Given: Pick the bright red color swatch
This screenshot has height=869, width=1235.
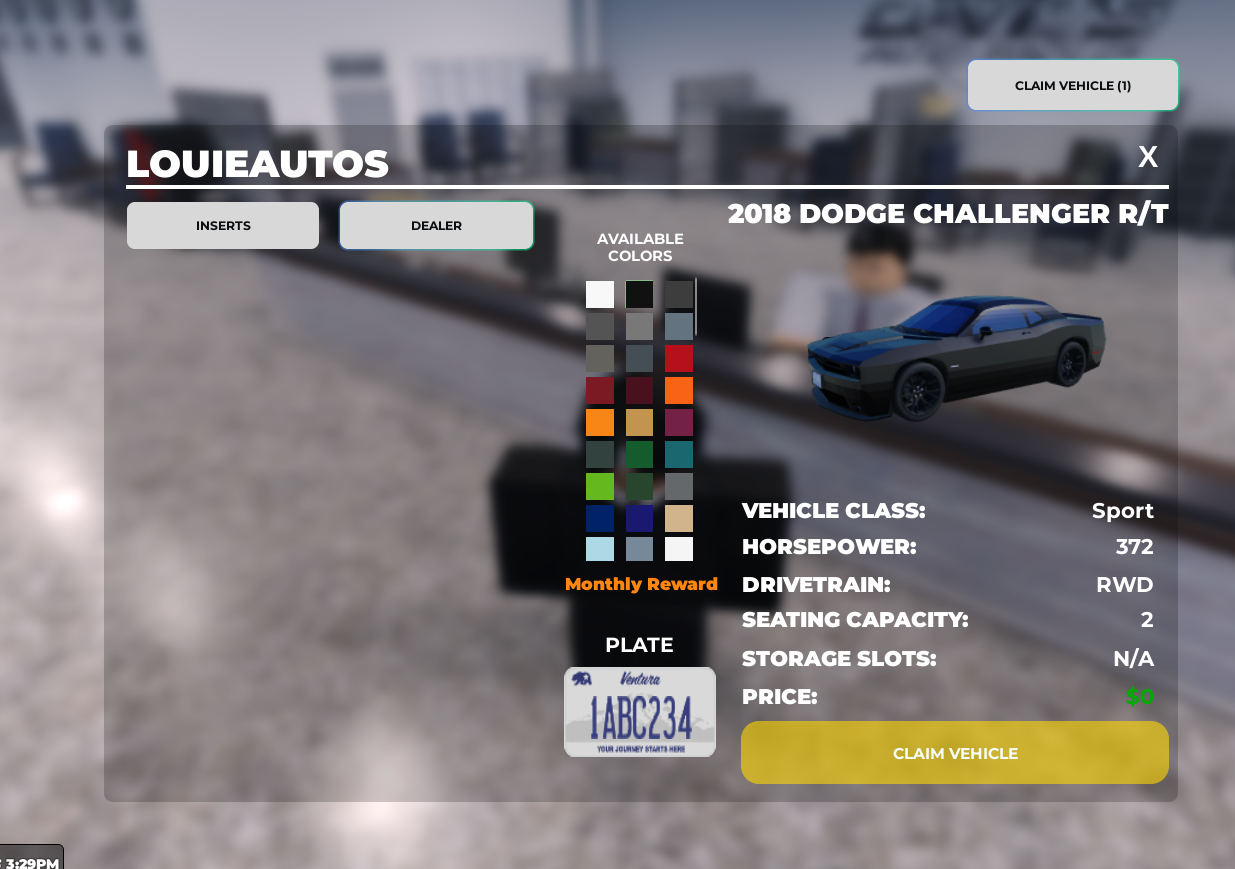Looking at the screenshot, I should pos(679,359).
